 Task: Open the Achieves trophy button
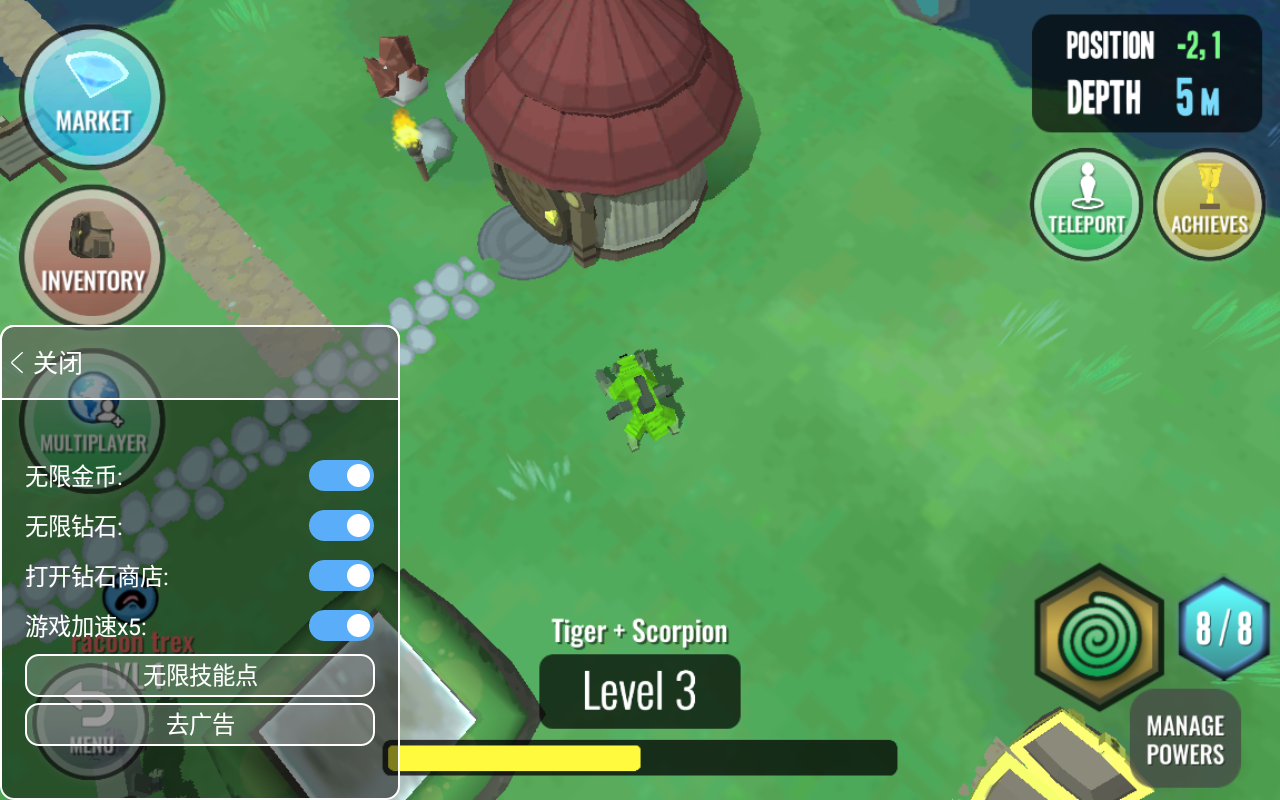(x=1209, y=204)
